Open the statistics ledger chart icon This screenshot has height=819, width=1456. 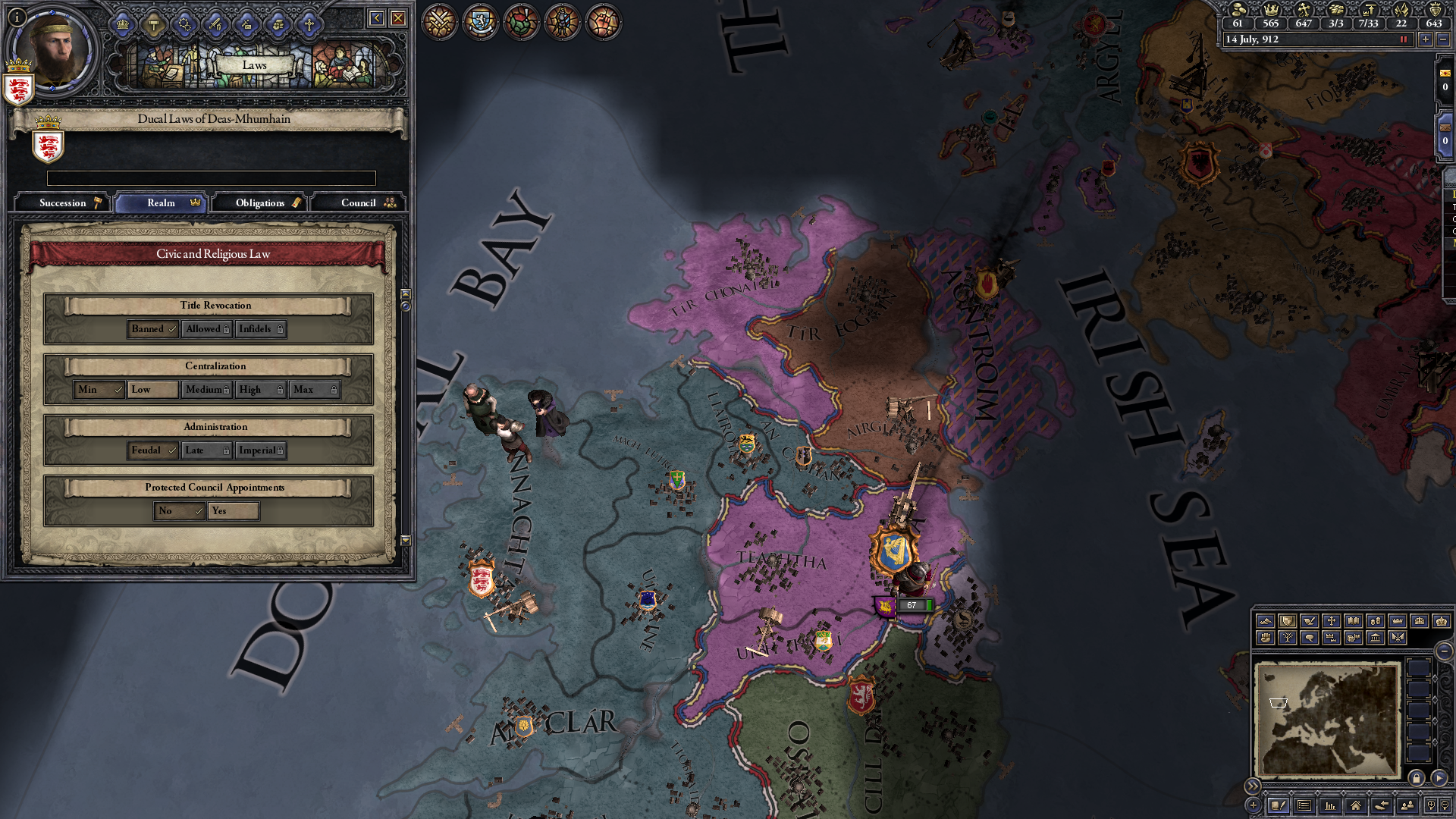tap(1330, 806)
